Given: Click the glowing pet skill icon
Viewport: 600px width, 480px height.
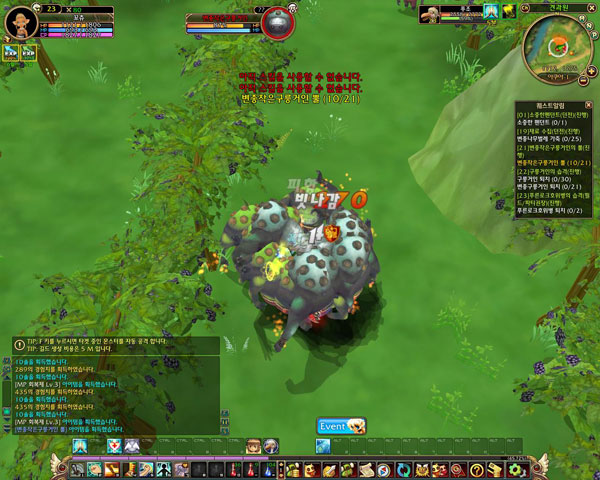Looking at the screenshot, I should coord(491,12).
